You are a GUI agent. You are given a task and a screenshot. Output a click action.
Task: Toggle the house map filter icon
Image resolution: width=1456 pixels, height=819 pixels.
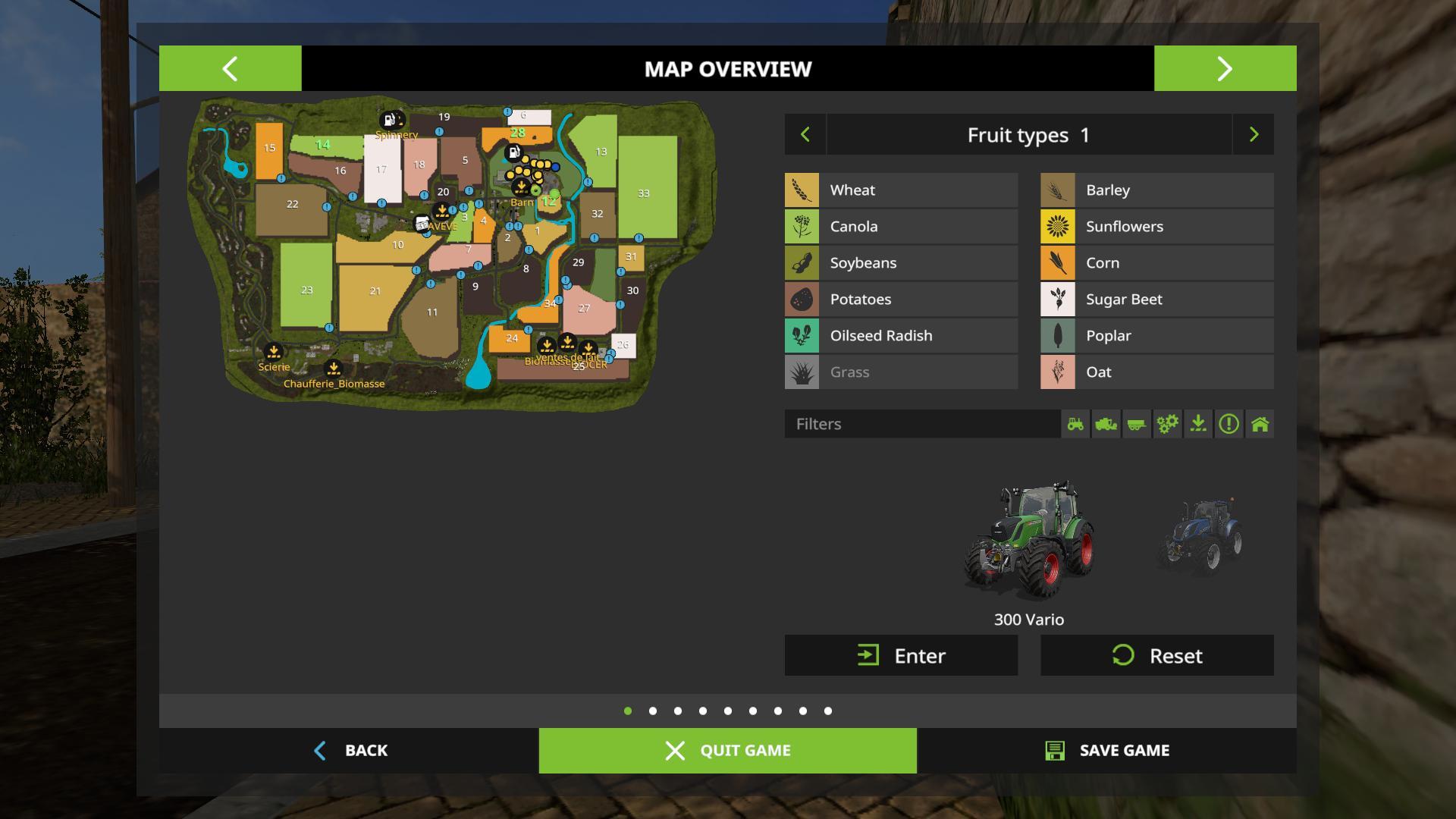point(1260,424)
